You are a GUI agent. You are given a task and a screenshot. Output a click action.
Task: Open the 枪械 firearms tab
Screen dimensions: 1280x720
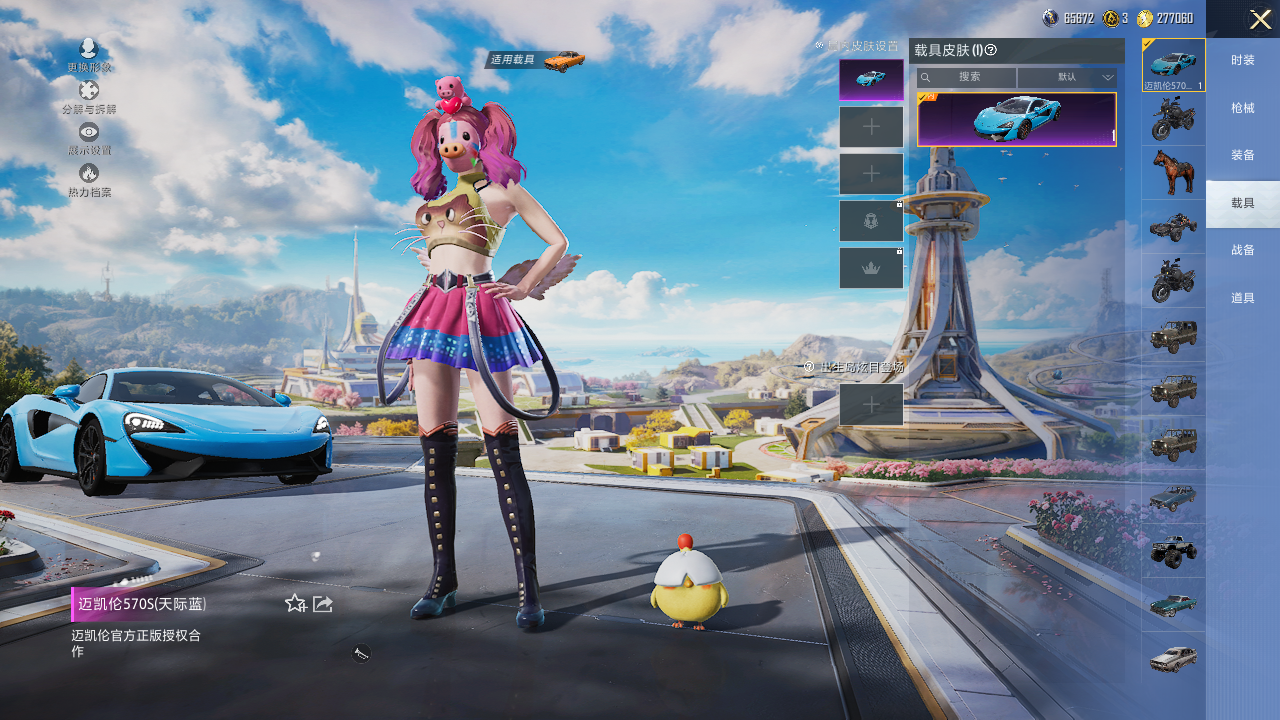tap(1243, 108)
